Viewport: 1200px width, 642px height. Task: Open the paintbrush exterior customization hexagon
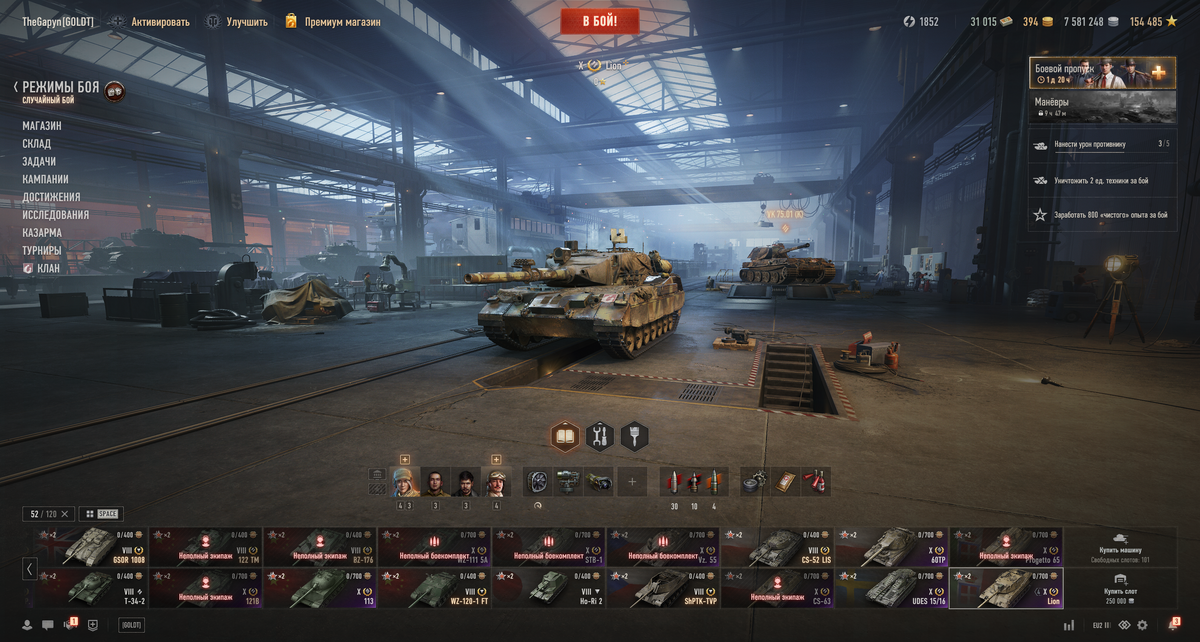click(634, 436)
